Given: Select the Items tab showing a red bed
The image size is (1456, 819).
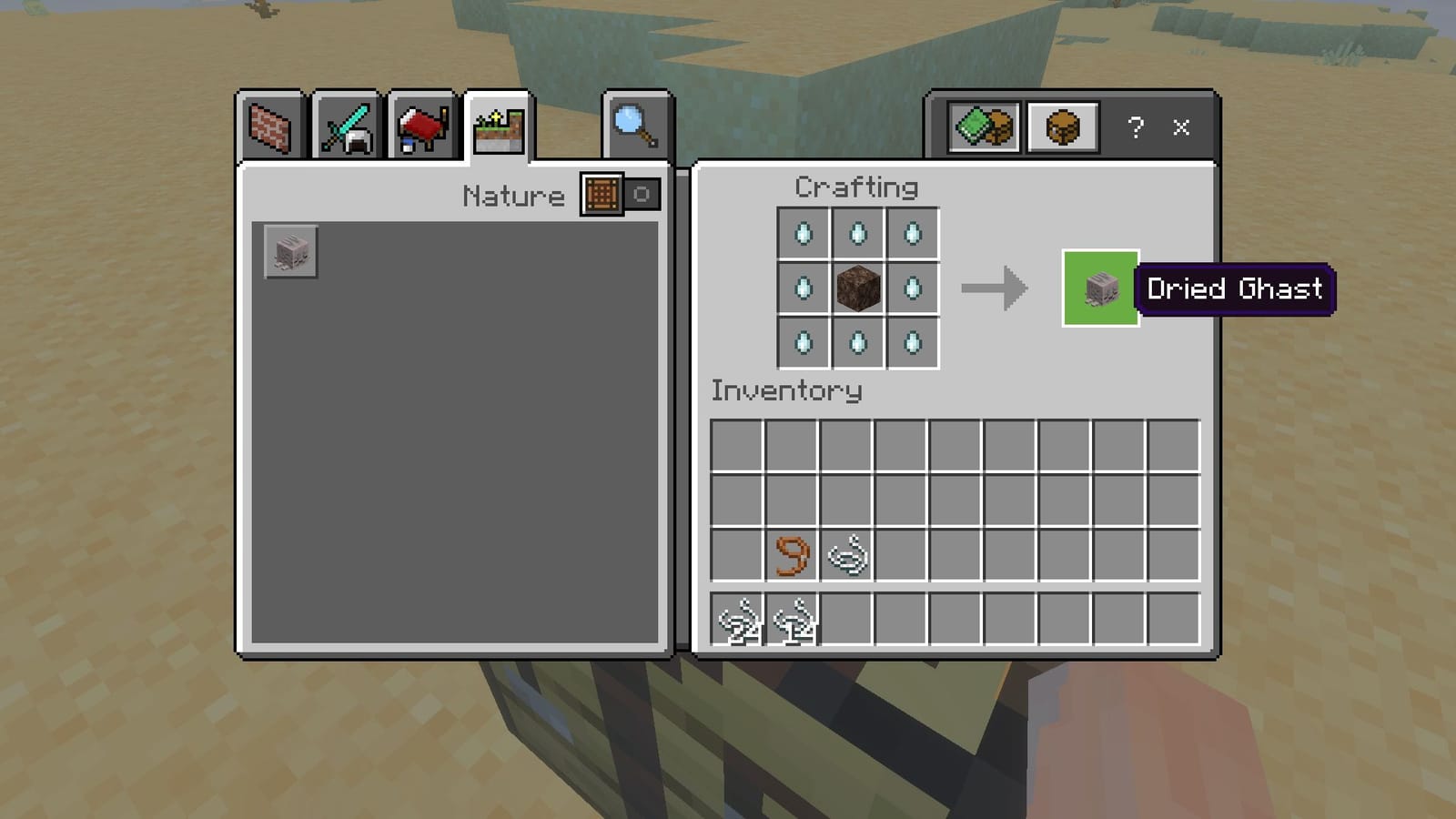Looking at the screenshot, I should [420, 127].
